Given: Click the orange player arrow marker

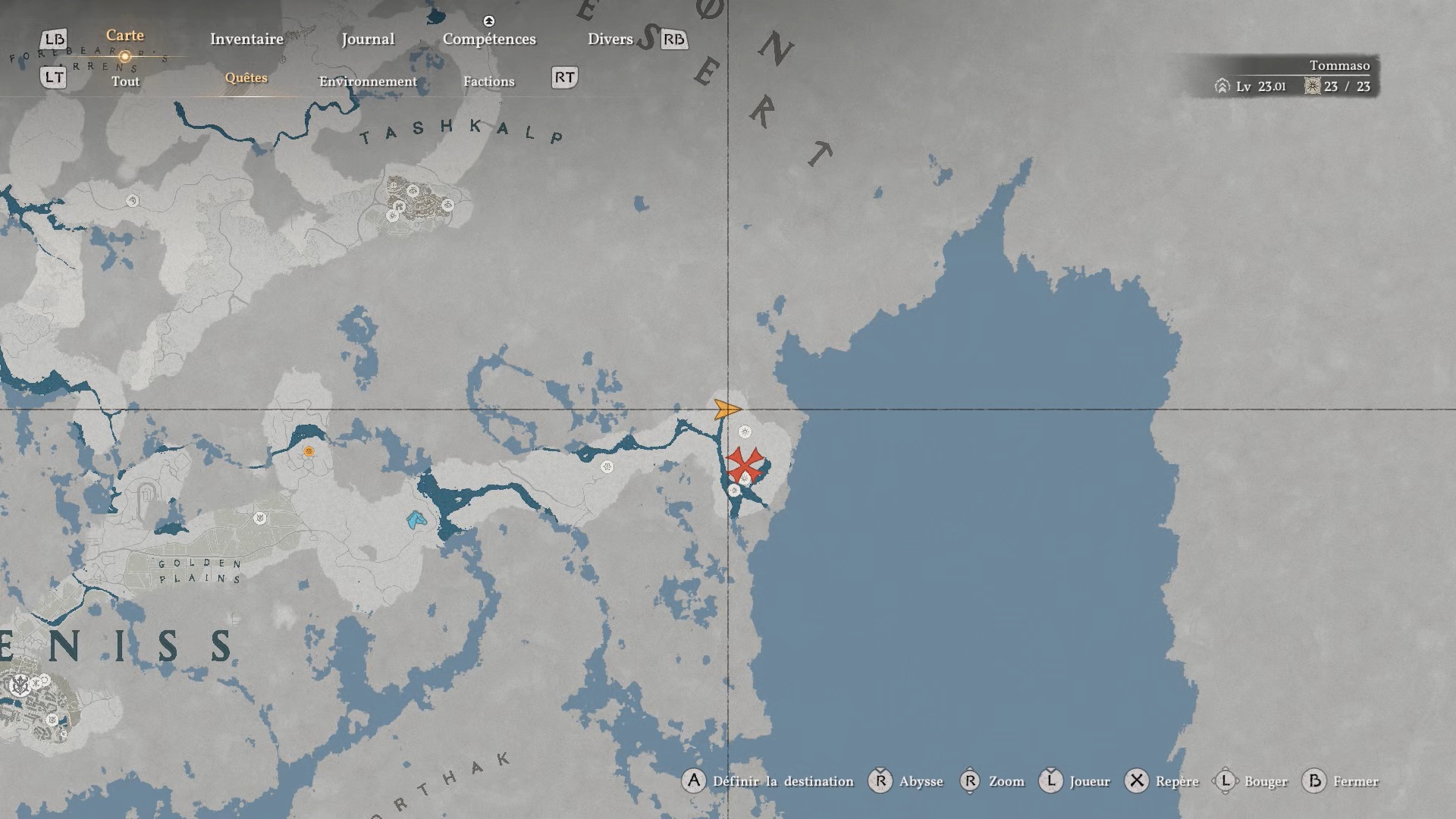Looking at the screenshot, I should (726, 410).
